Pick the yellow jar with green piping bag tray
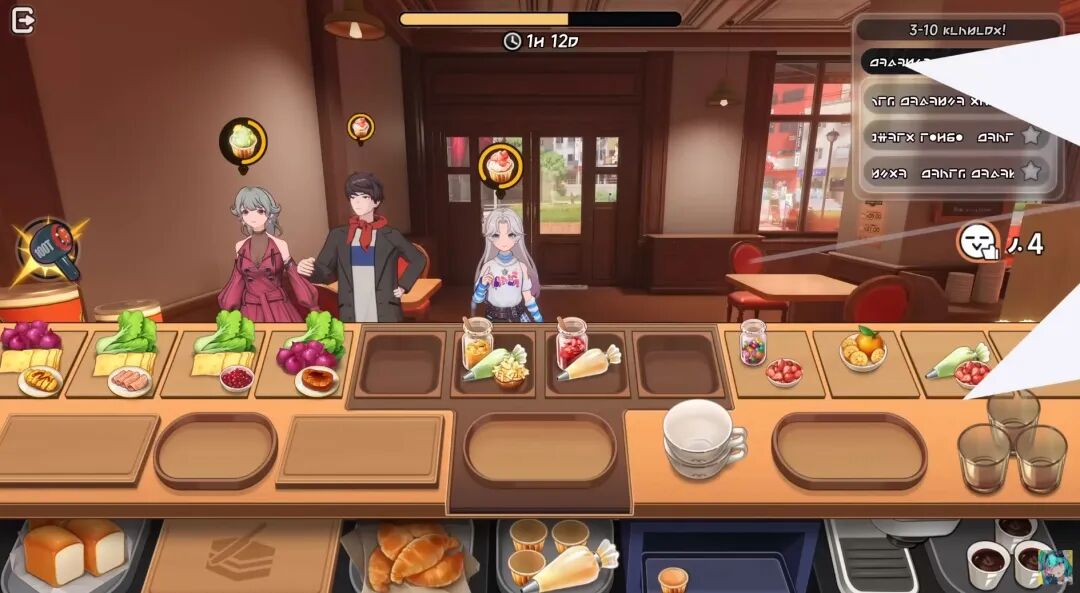The image size is (1080, 593). [493, 357]
